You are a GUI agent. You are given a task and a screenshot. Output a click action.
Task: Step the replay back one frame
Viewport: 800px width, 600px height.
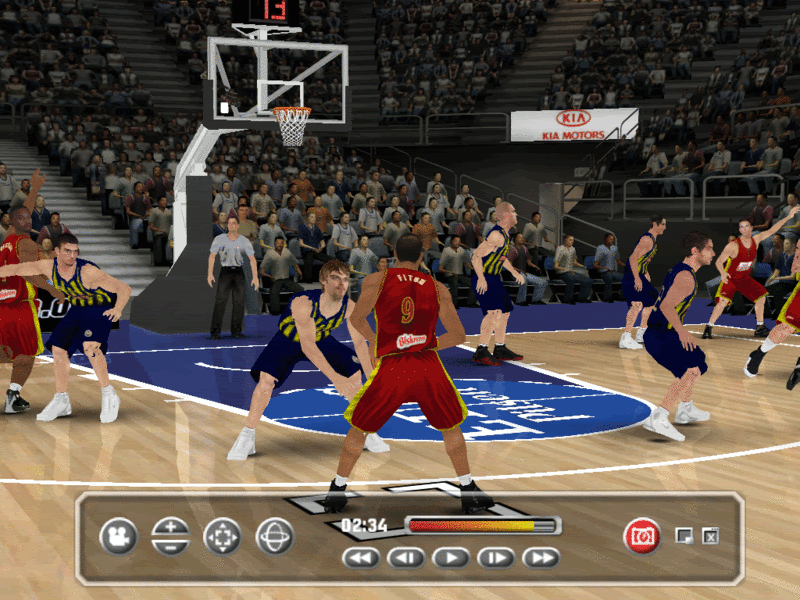[x=405, y=558]
